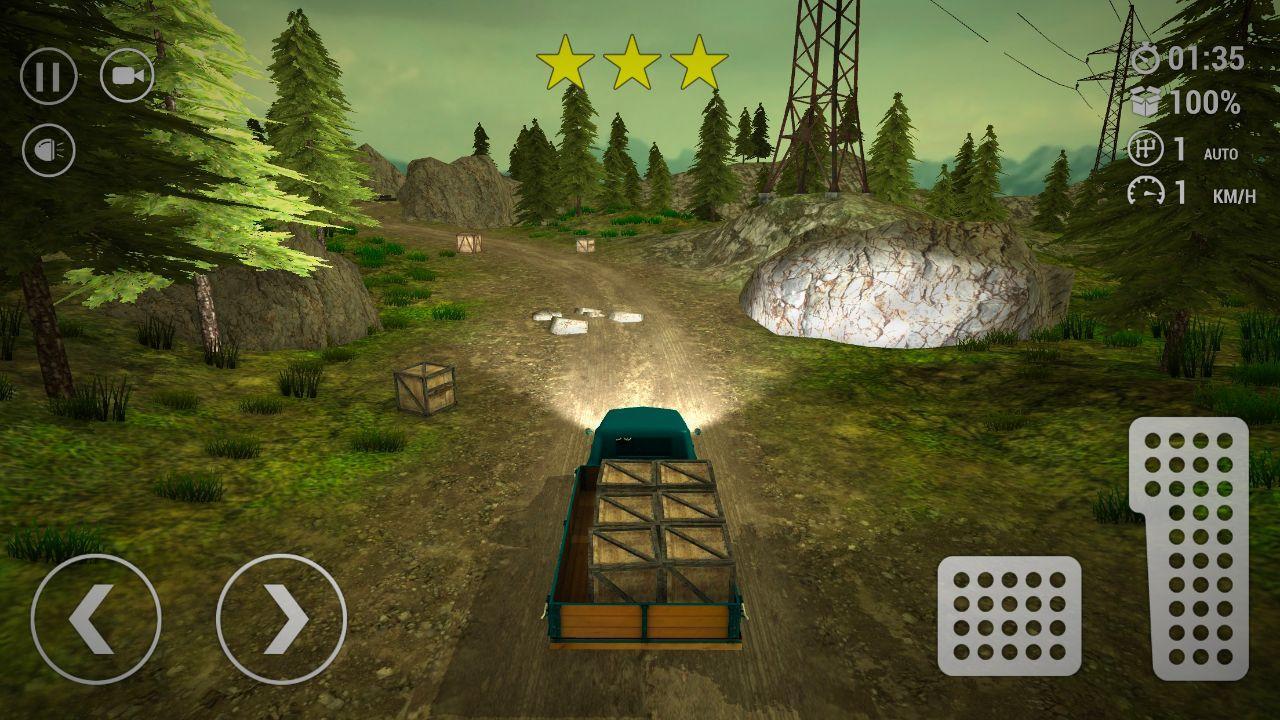Image resolution: width=1280 pixels, height=720 pixels.
Task: Switch the camera view
Action: pos(127,76)
